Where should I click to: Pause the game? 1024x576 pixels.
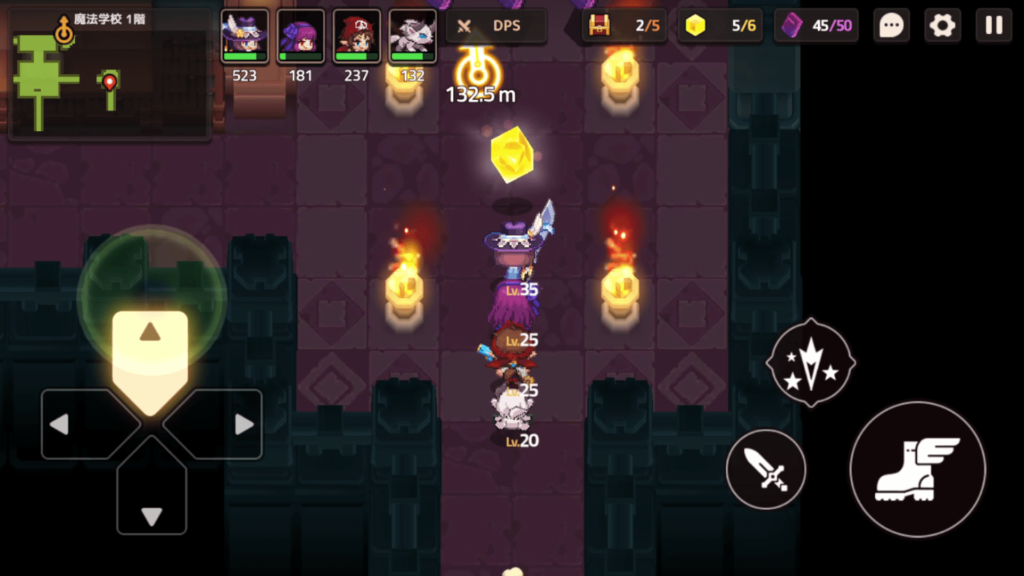(994, 26)
